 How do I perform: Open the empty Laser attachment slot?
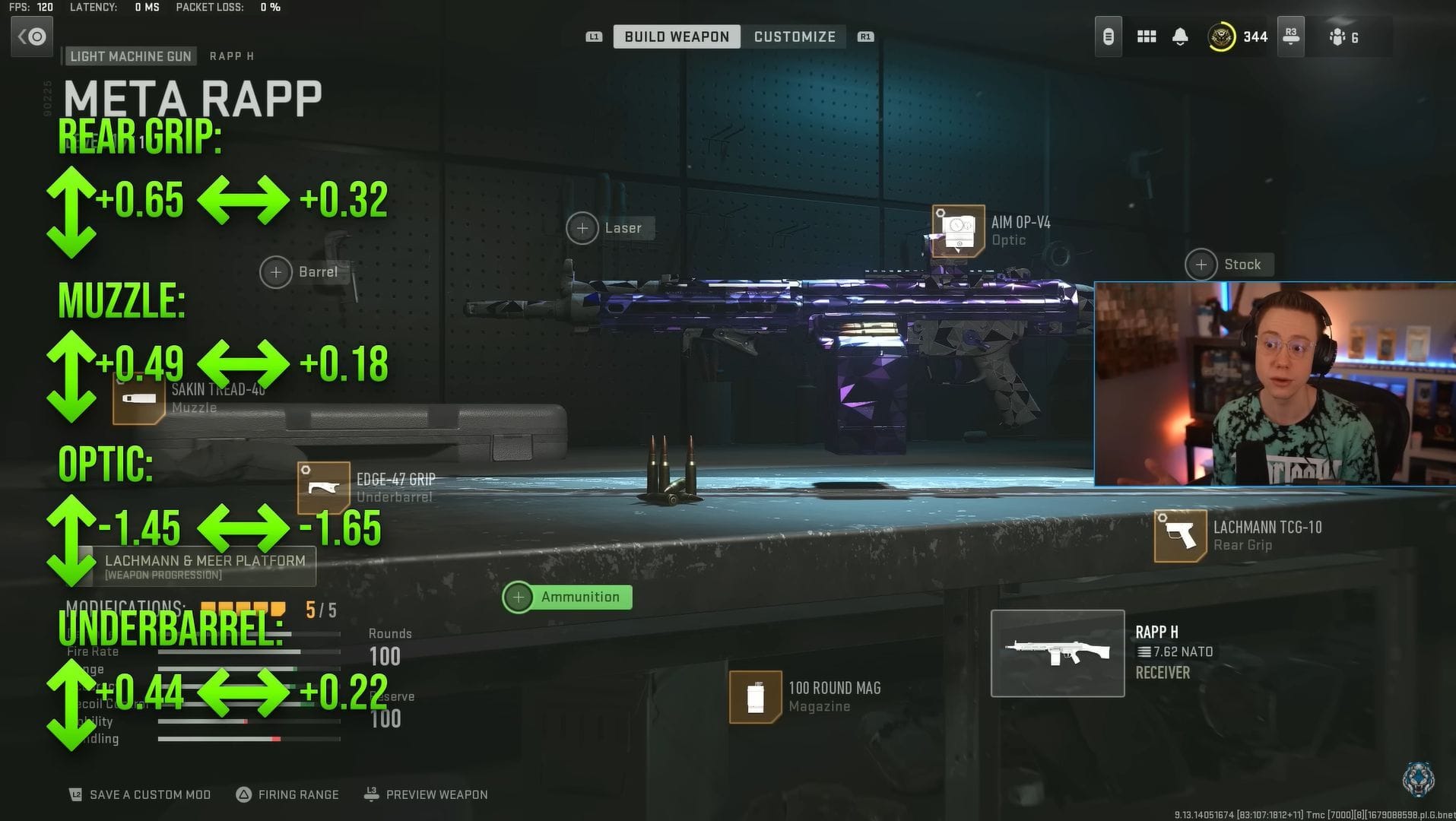pyautogui.click(x=582, y=227)
